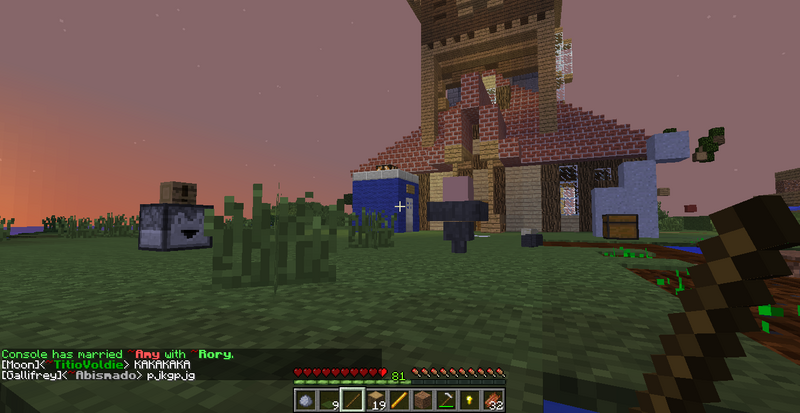800x413 pixels.
Task: Select the stick in the highlighted slot
Action: 352,400
